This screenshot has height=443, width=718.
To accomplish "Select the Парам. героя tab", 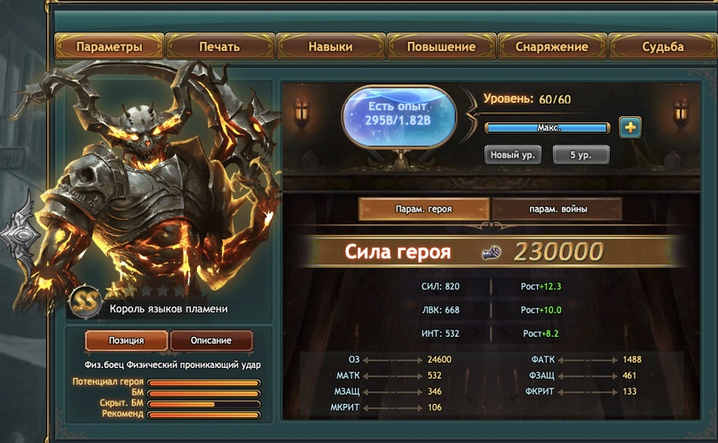I will pos(423,208).
